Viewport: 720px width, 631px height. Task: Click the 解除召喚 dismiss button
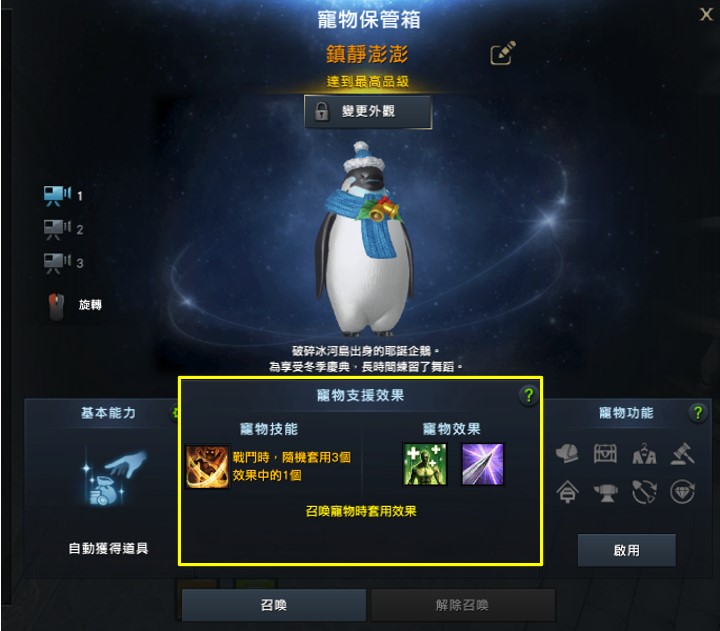pos(462,606)
